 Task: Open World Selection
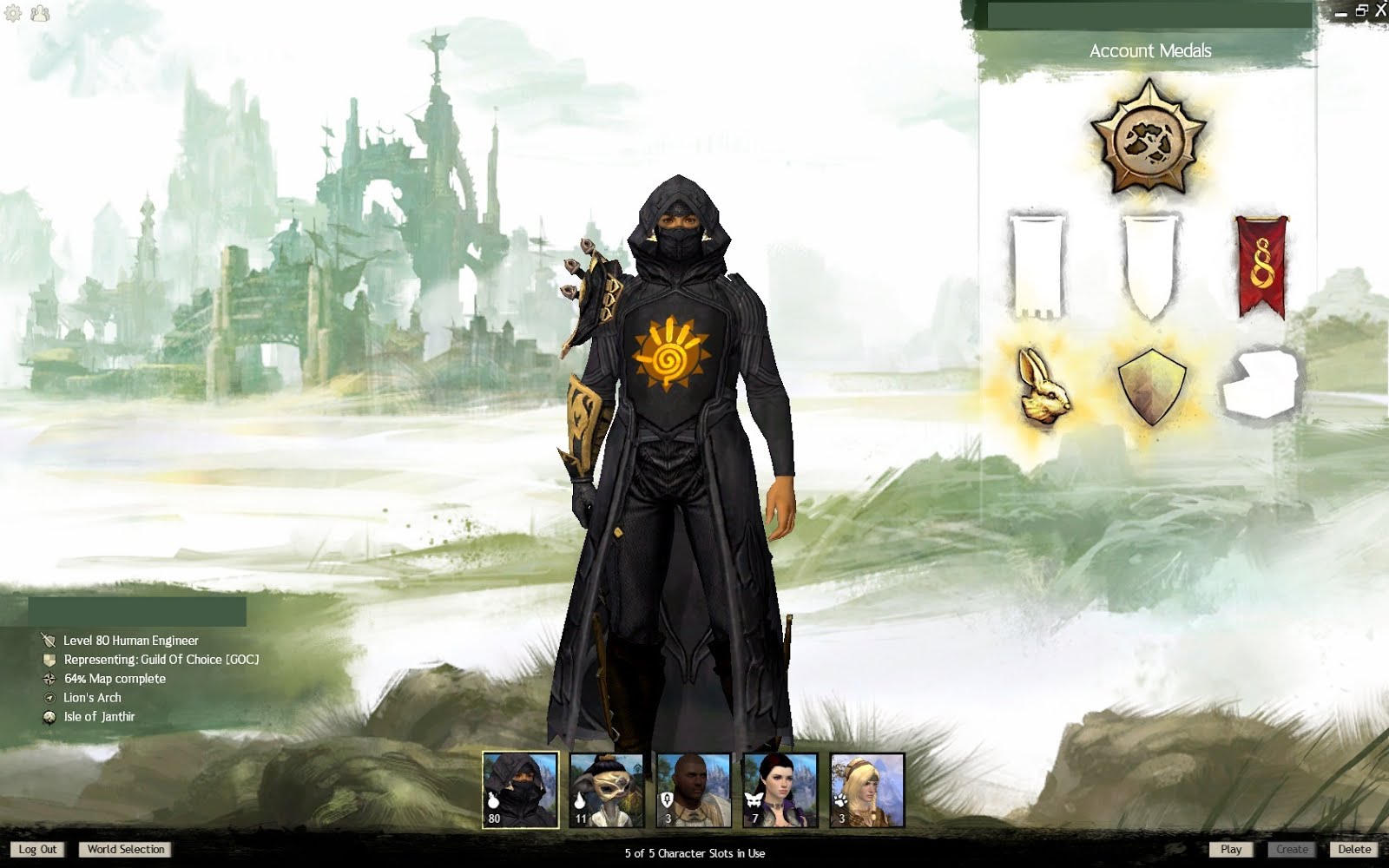124,850
